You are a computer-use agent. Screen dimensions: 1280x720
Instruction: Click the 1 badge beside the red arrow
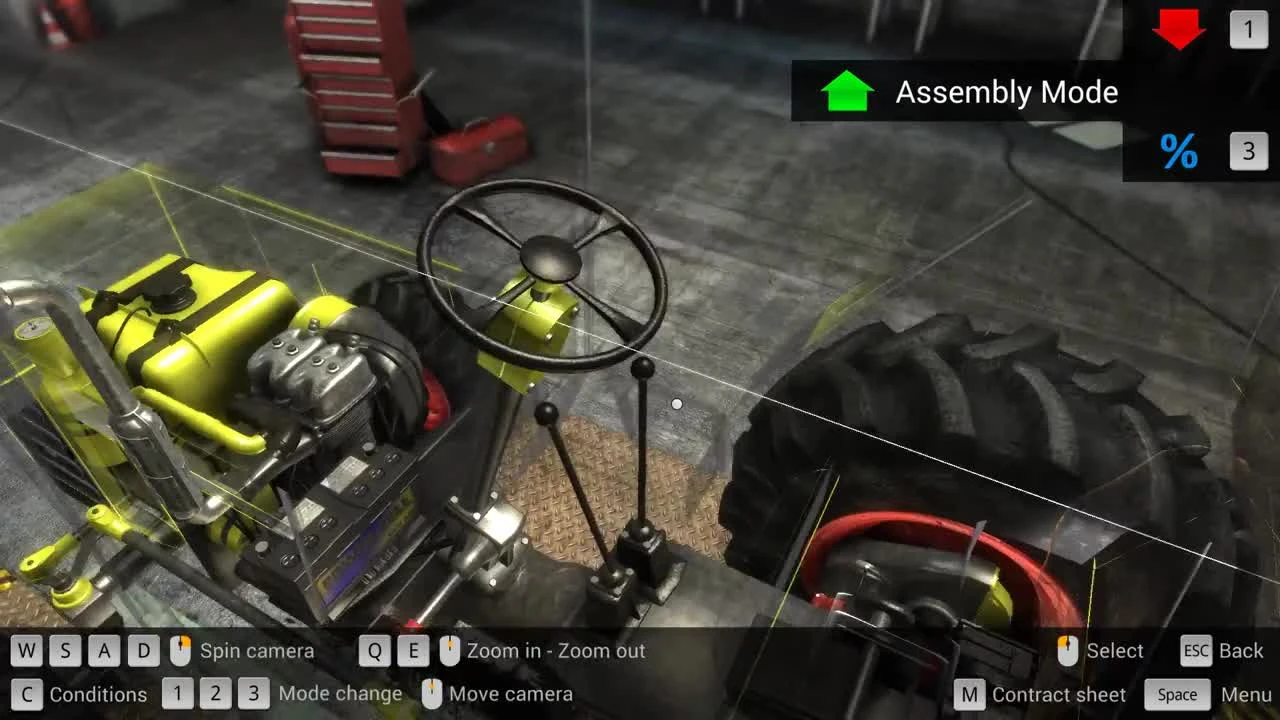point(1247,30)
